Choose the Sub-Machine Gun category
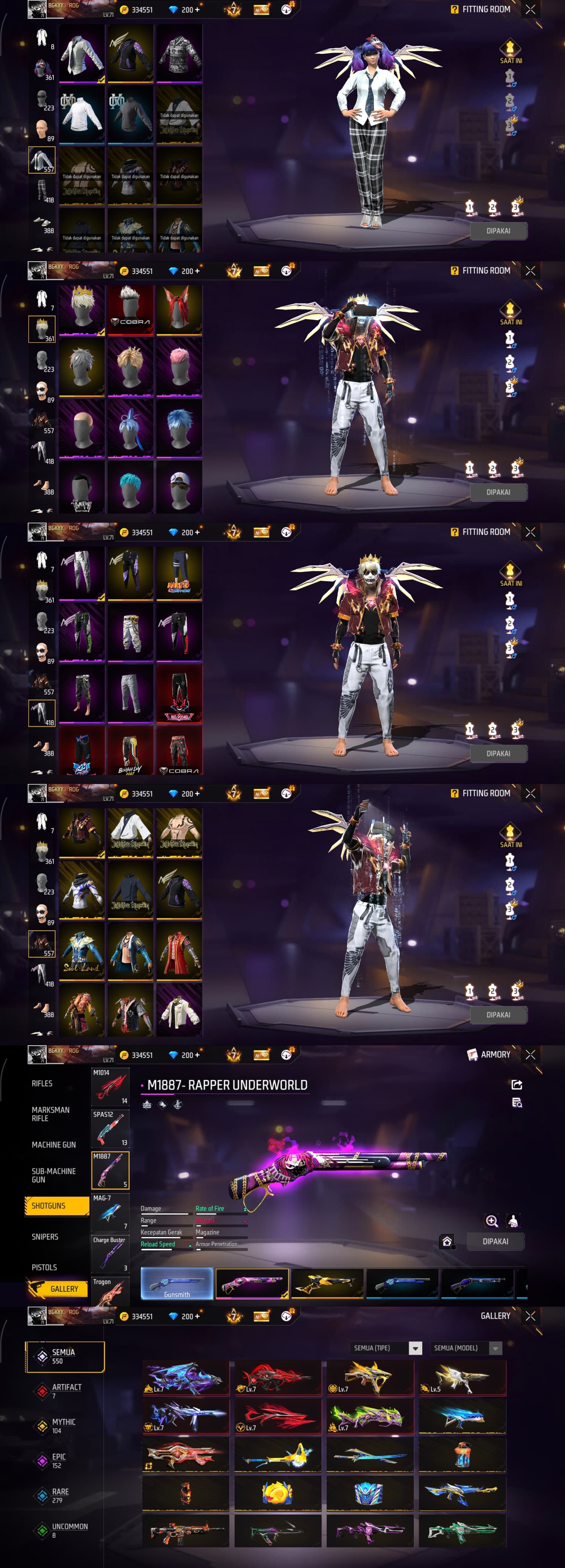The width and height of the screenshot is (565, 1568). 53,1175
